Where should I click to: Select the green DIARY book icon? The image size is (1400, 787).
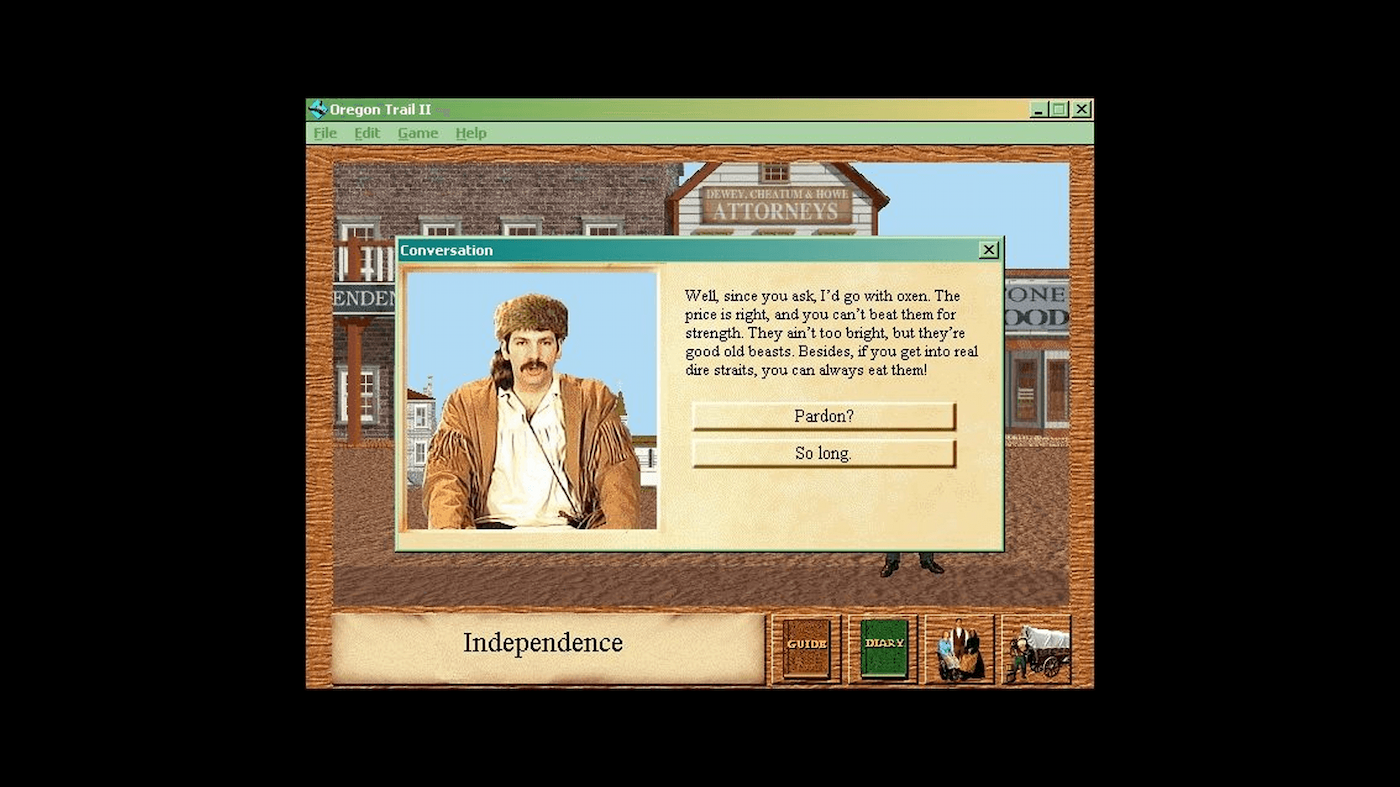pos(882,648)
